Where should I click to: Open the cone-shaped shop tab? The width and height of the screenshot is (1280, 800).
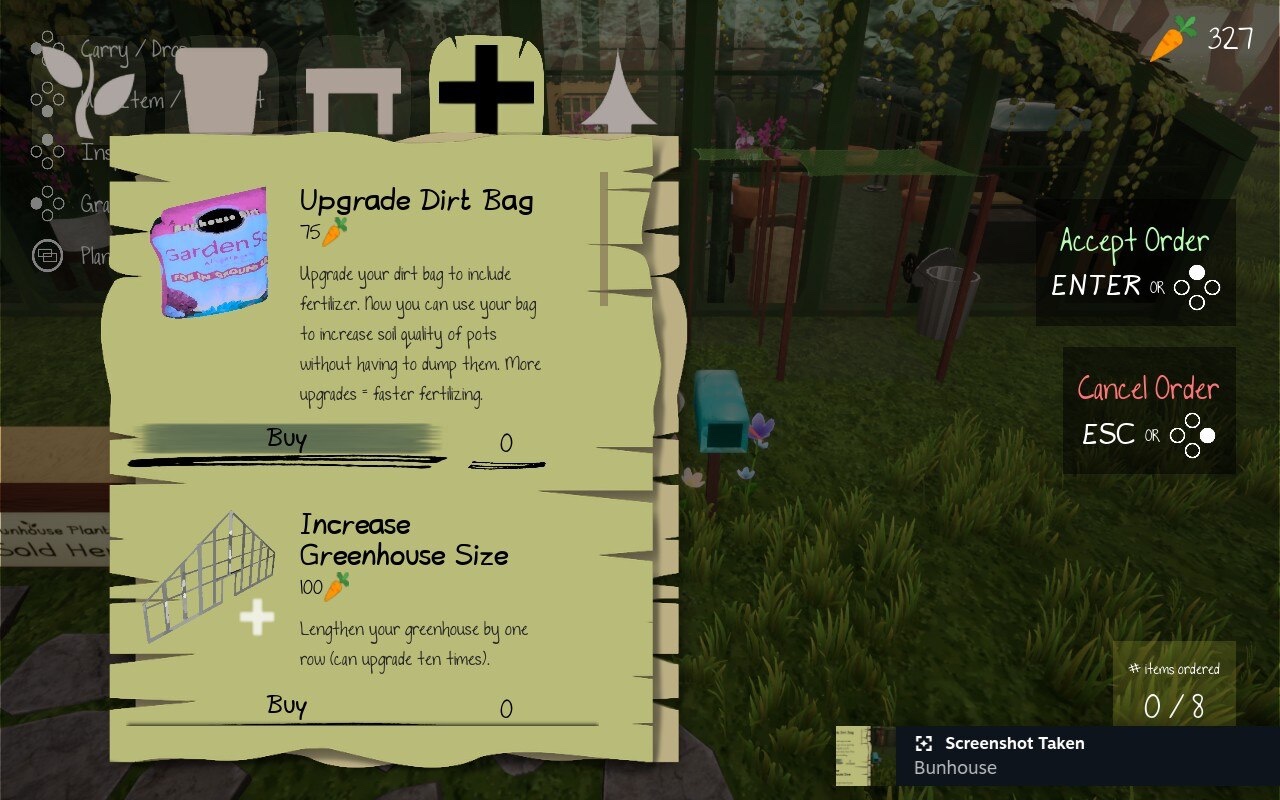coord(618,95)
